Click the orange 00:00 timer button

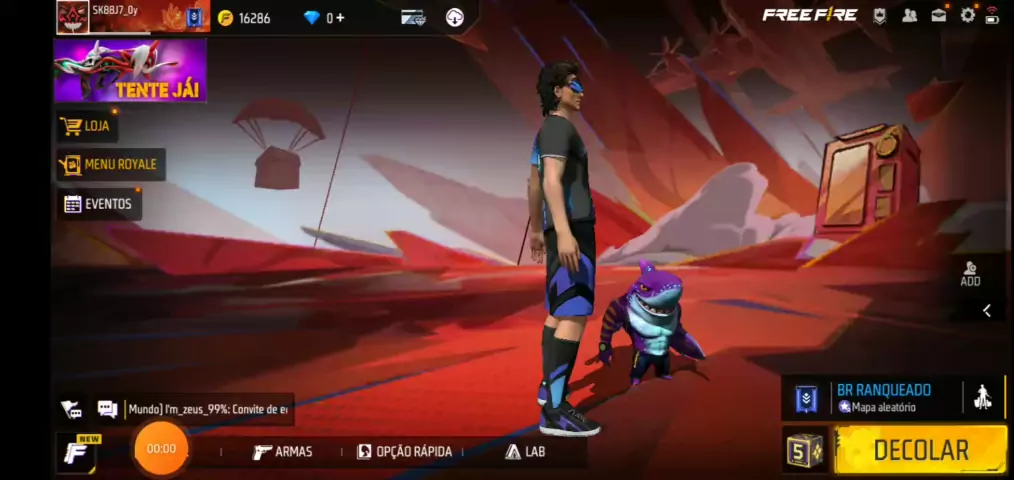point(161,449)
